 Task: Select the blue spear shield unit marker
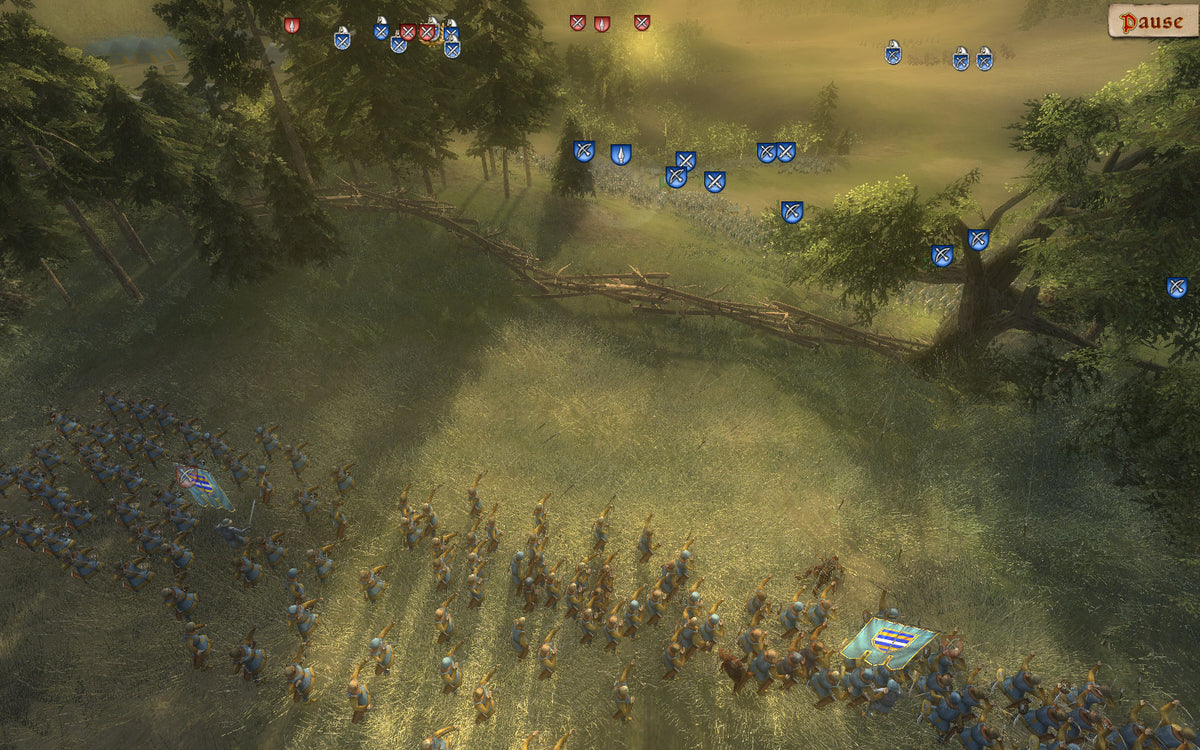(621, 154)
